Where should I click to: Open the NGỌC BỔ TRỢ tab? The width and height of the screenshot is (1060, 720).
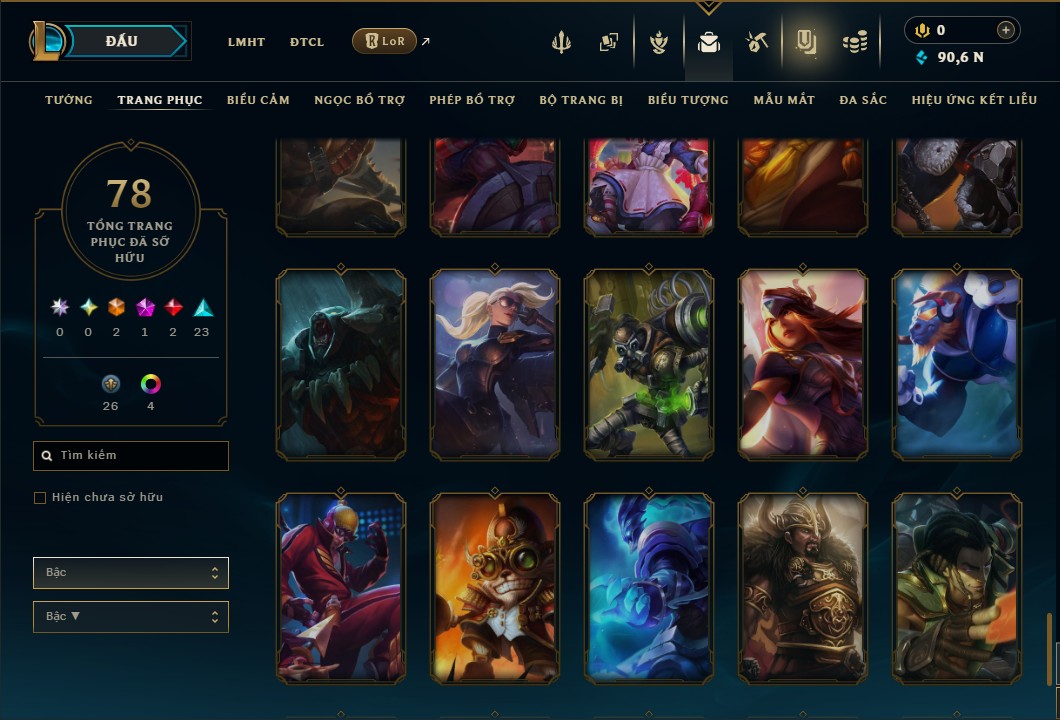pos(359,100)
